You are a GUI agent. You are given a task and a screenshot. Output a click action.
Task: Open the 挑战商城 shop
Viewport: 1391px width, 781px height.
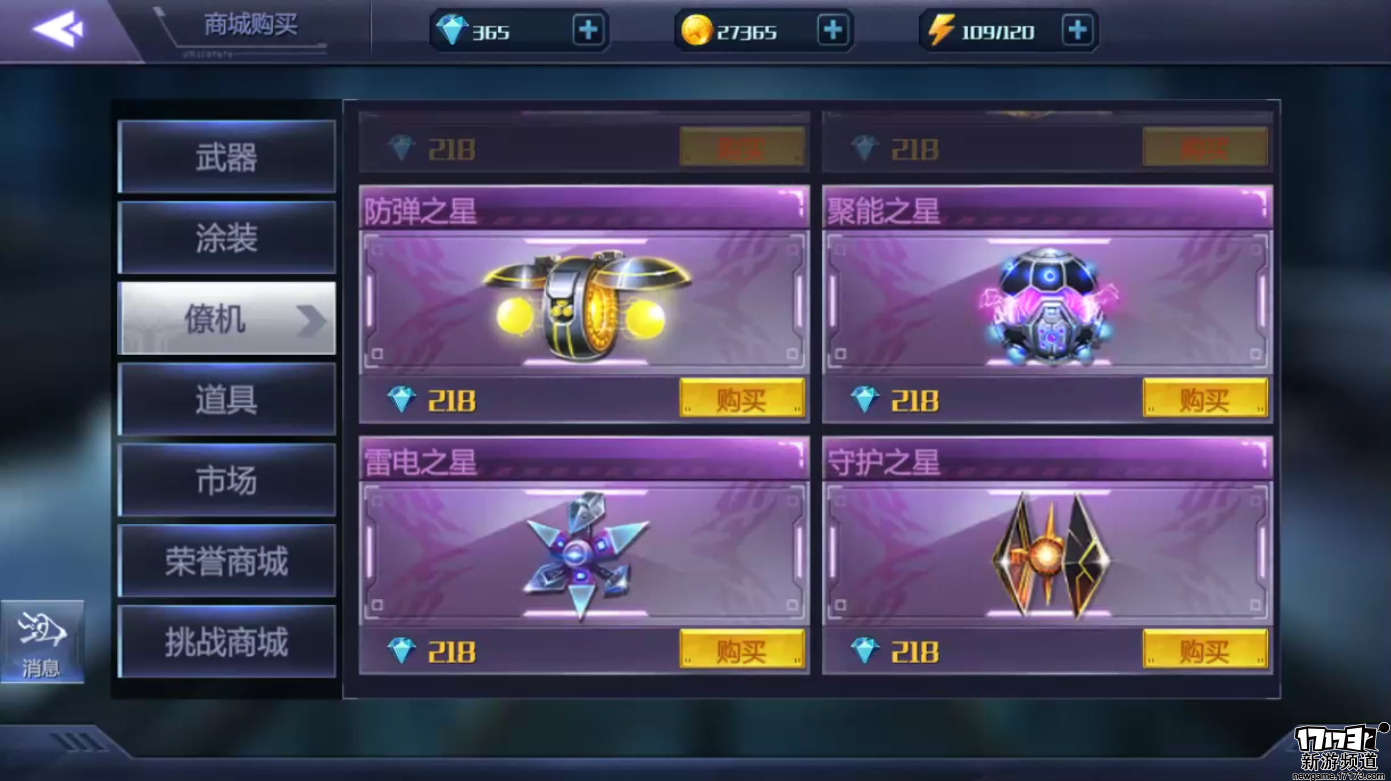(227, 642)
